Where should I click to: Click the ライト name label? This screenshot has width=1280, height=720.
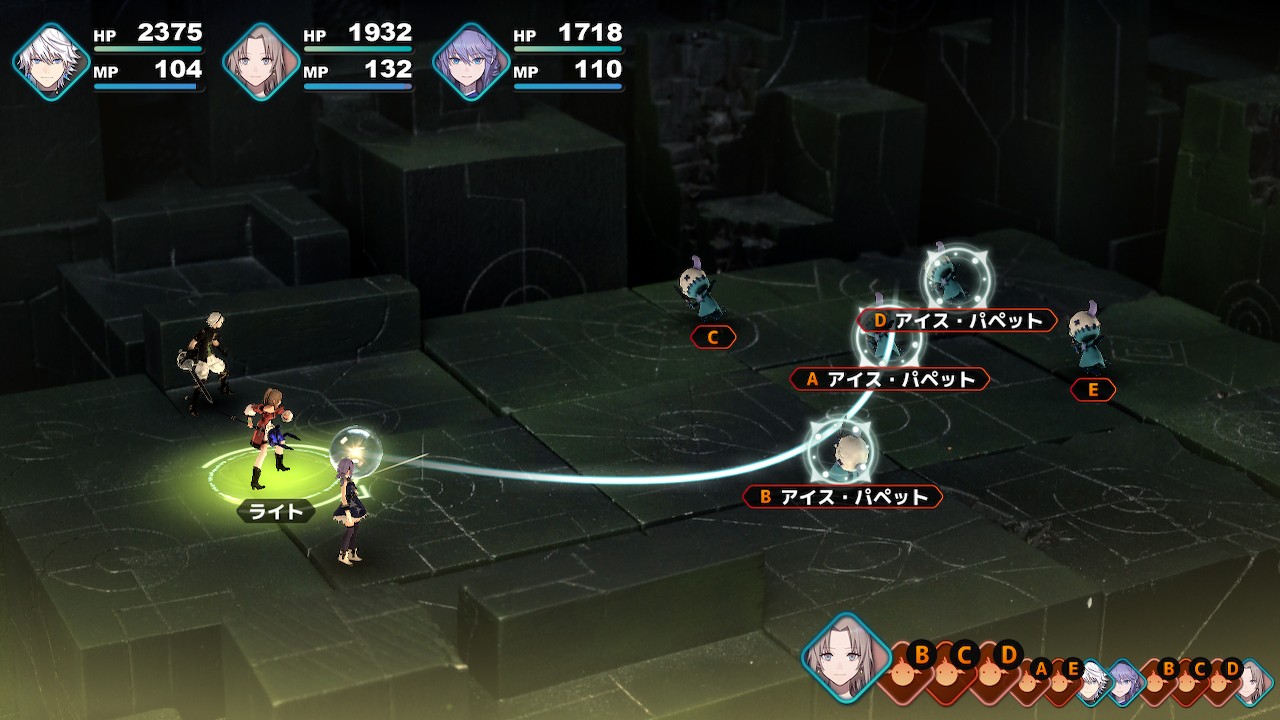click(x=275, y=512)
